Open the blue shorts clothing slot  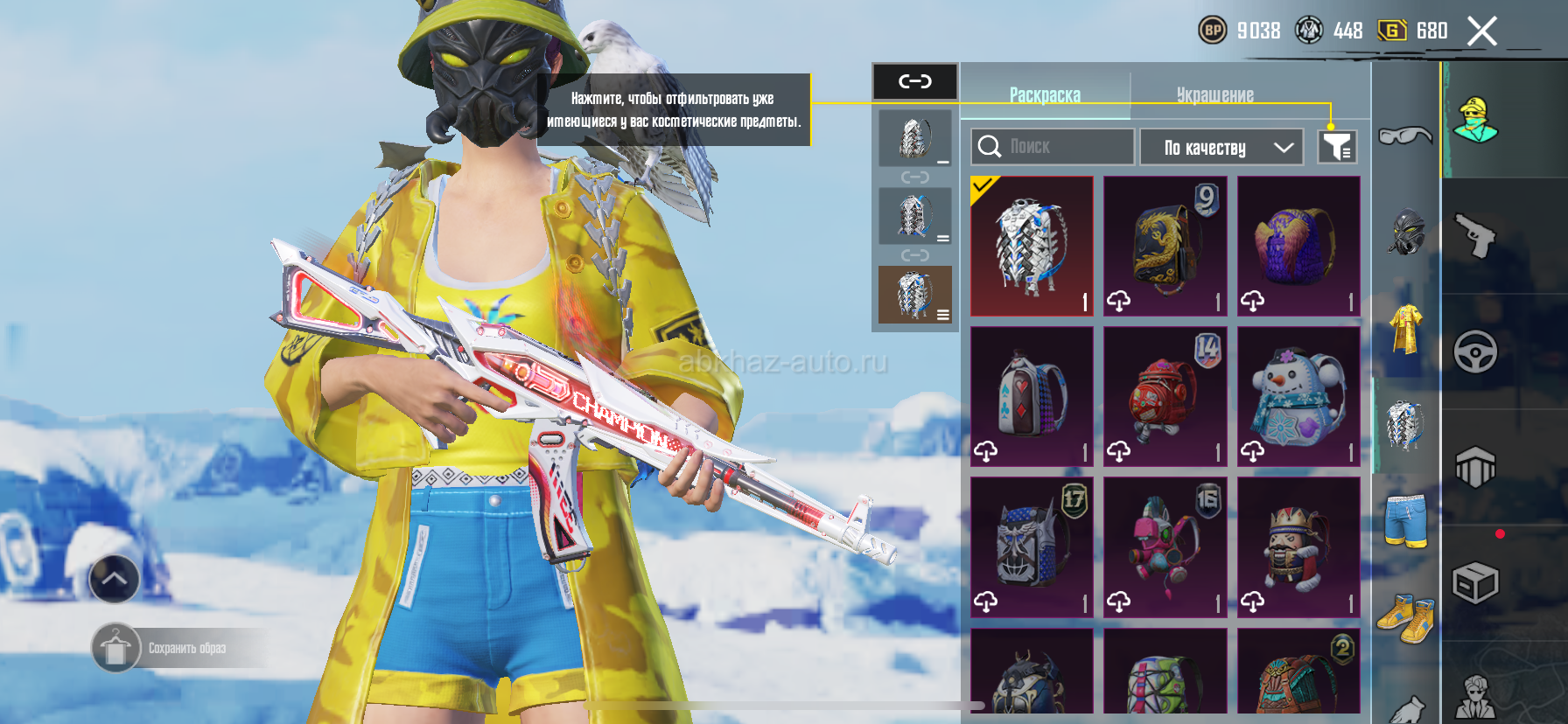1405,521
